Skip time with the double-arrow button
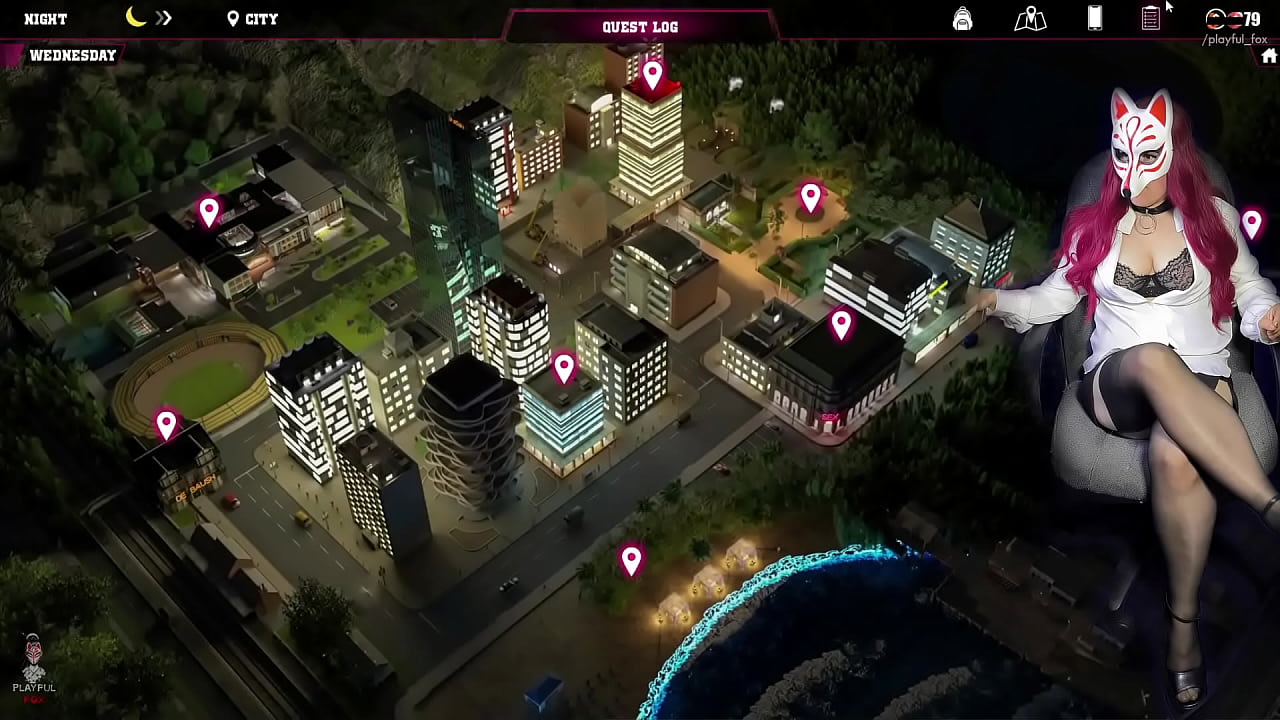The image size is (1280, 720). pos(164,18)
